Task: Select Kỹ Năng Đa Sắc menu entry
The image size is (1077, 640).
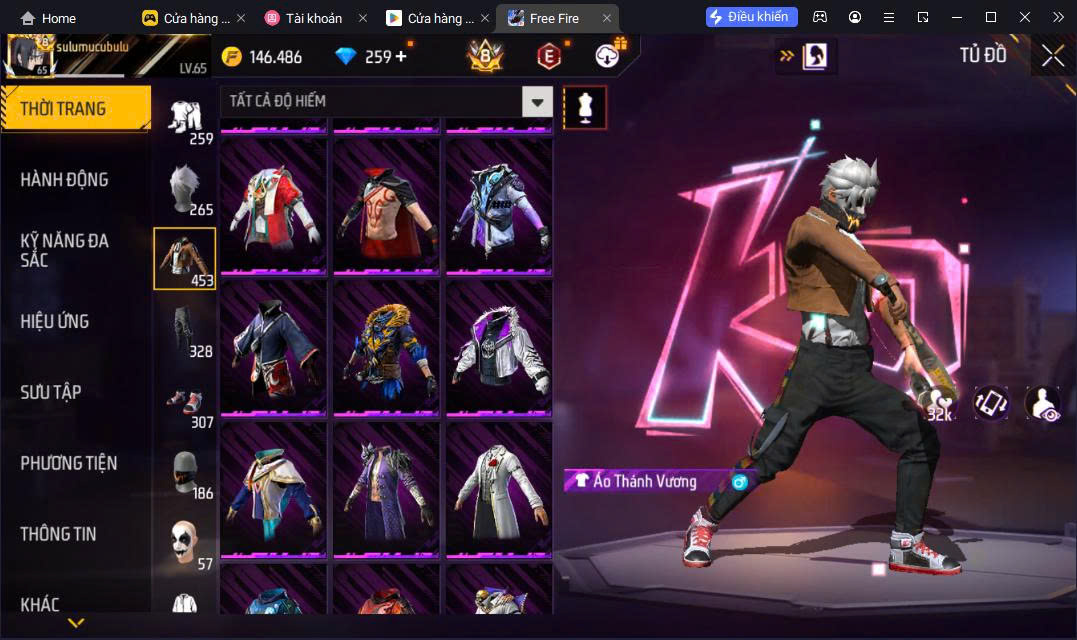Action: coord(65,250)
